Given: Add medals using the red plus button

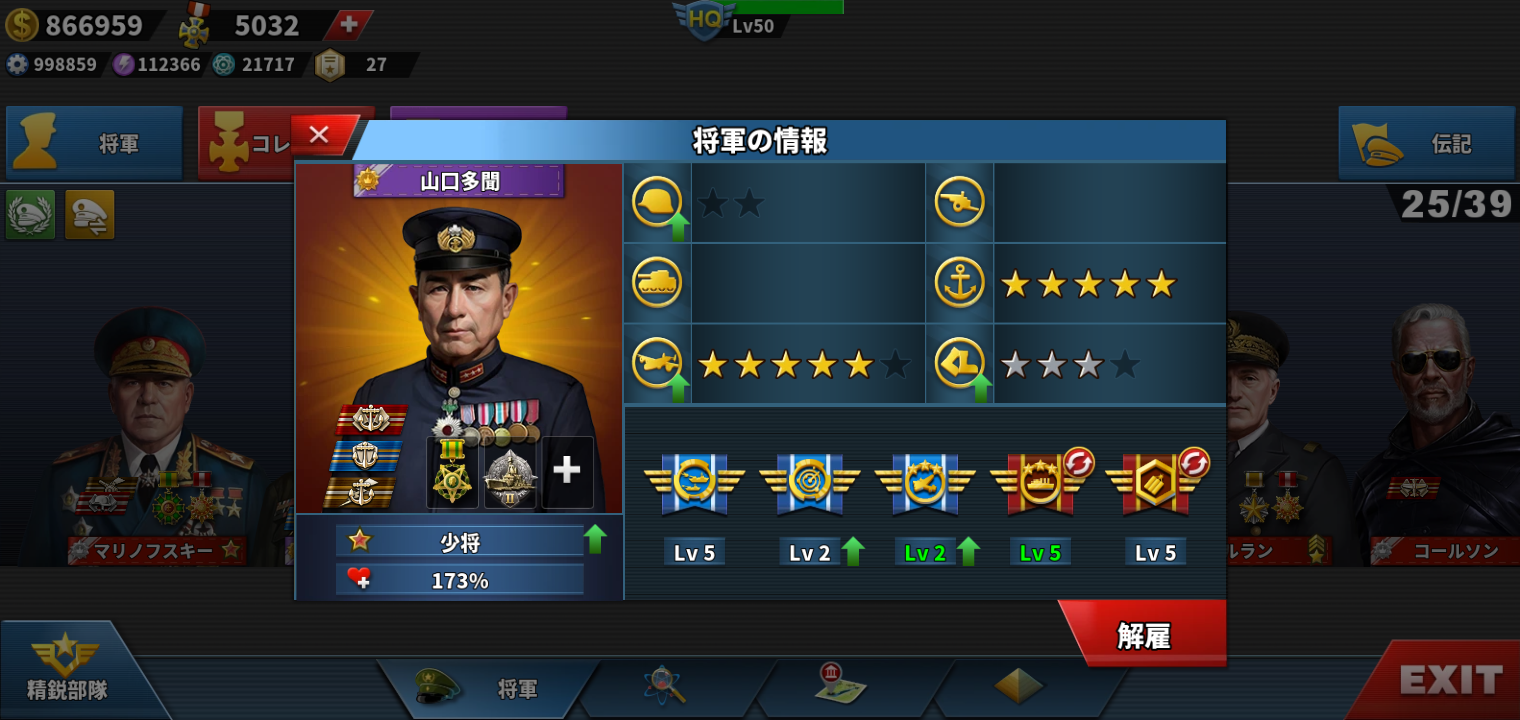Looking at the screenshot, I should tap(348, 25).
